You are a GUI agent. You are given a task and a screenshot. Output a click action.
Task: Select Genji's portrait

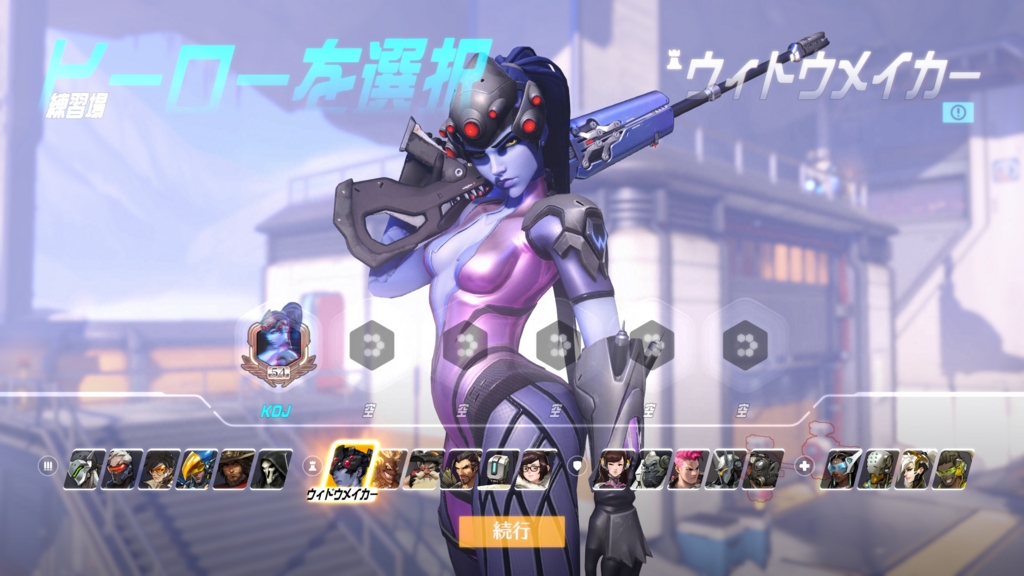pos(83,468)
